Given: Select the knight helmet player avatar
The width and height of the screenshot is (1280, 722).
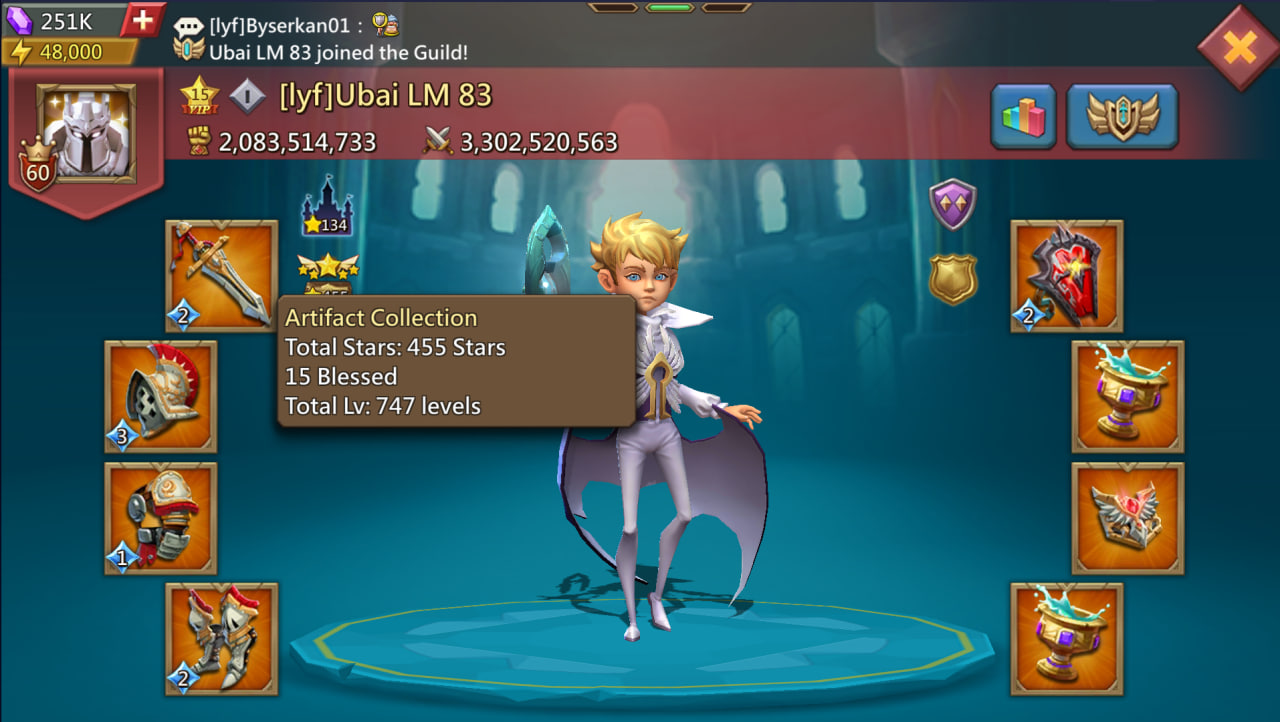Looking at the screenshot, I should point(86,133).
